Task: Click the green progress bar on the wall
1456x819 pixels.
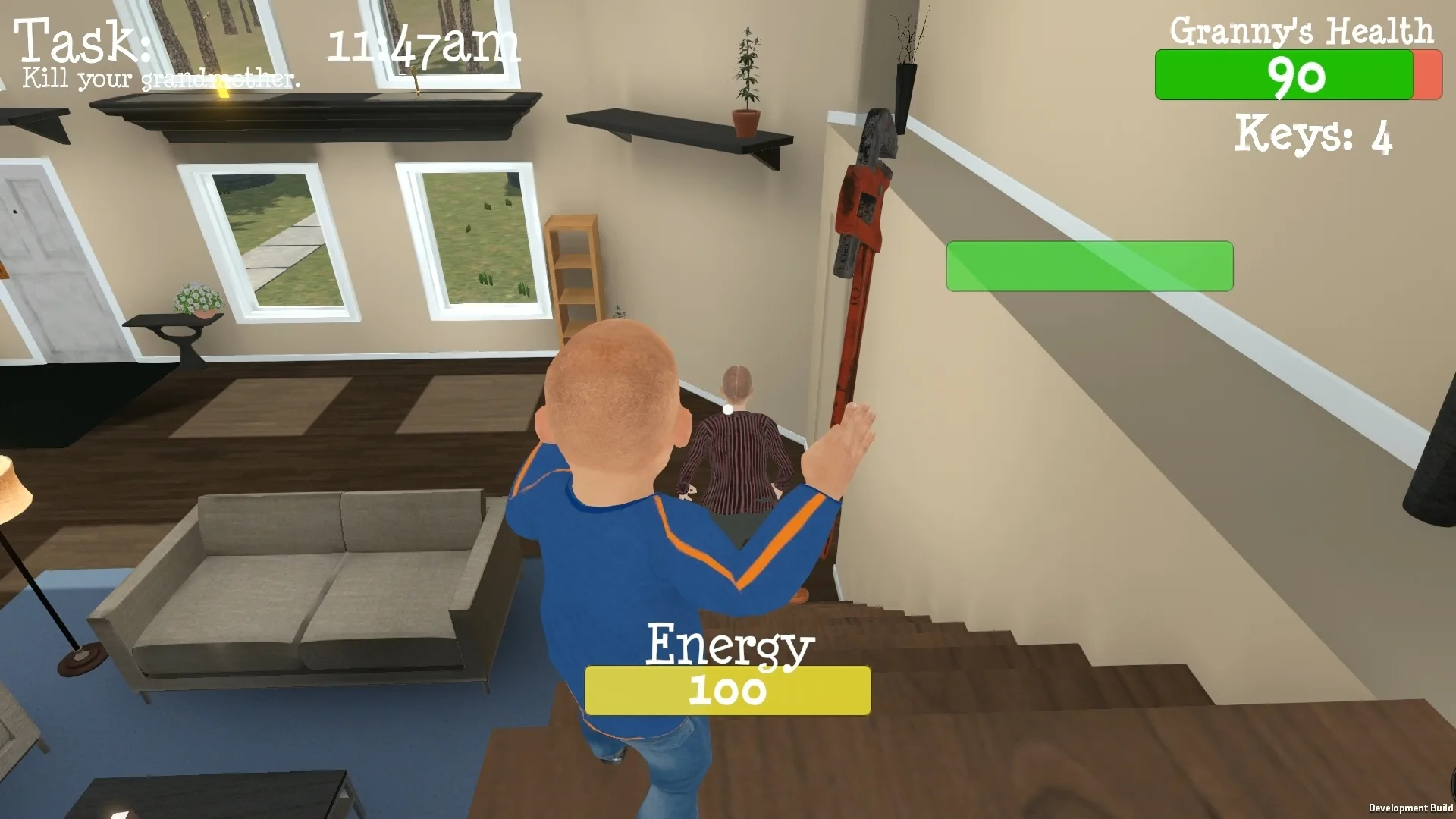Action: coord(1088,266)
